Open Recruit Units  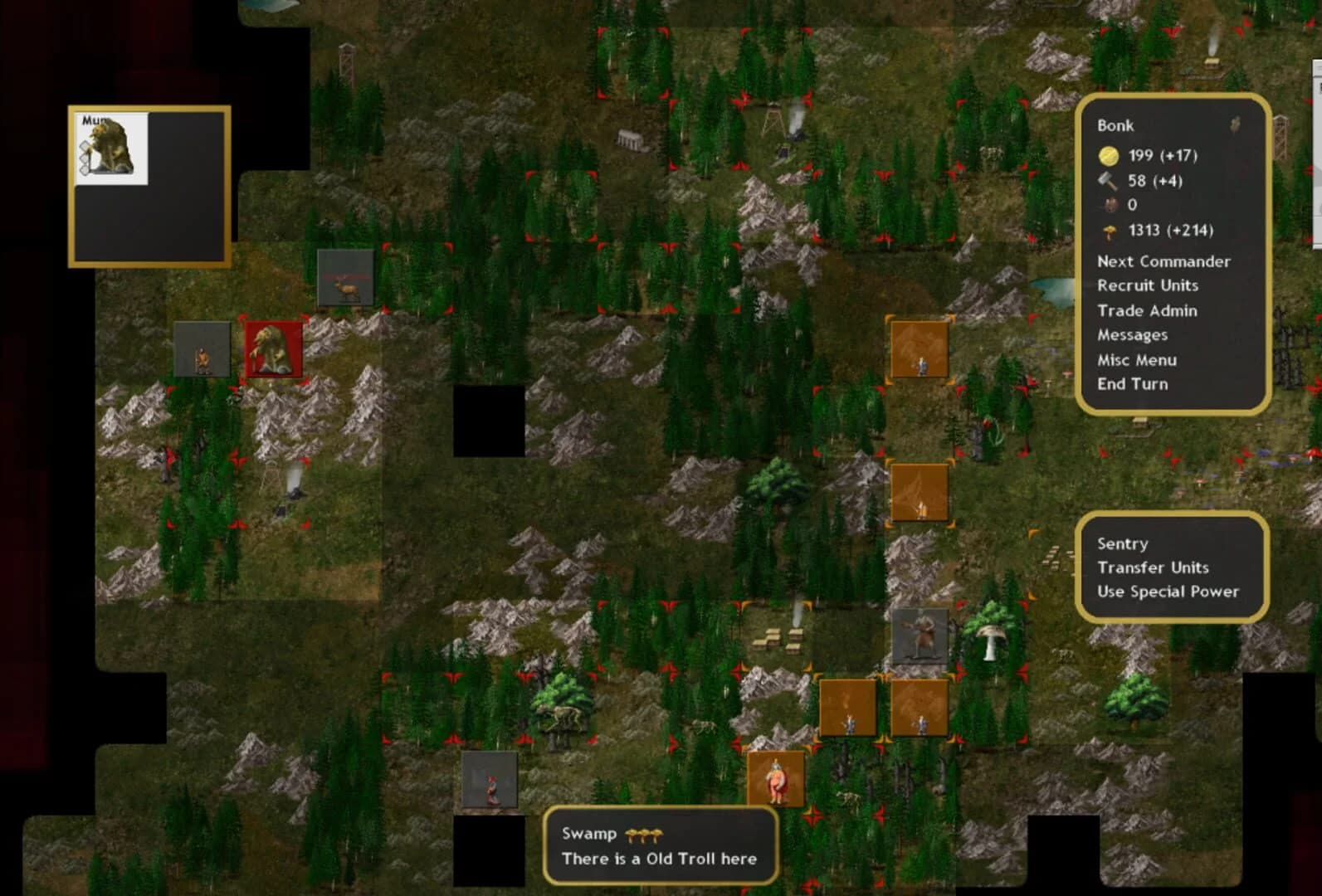1148,285
